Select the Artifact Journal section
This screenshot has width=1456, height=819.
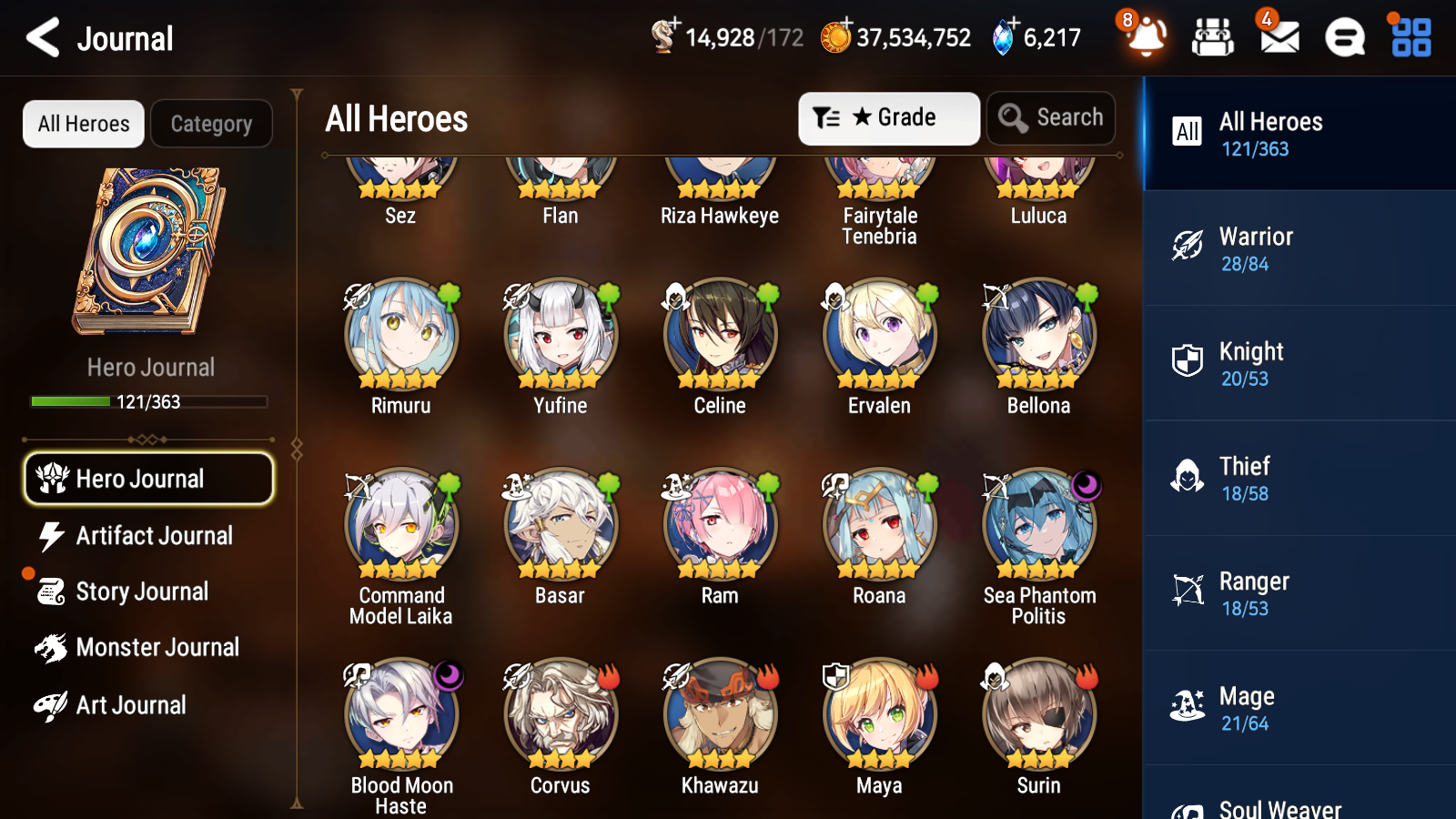click(x=155, y=536)
